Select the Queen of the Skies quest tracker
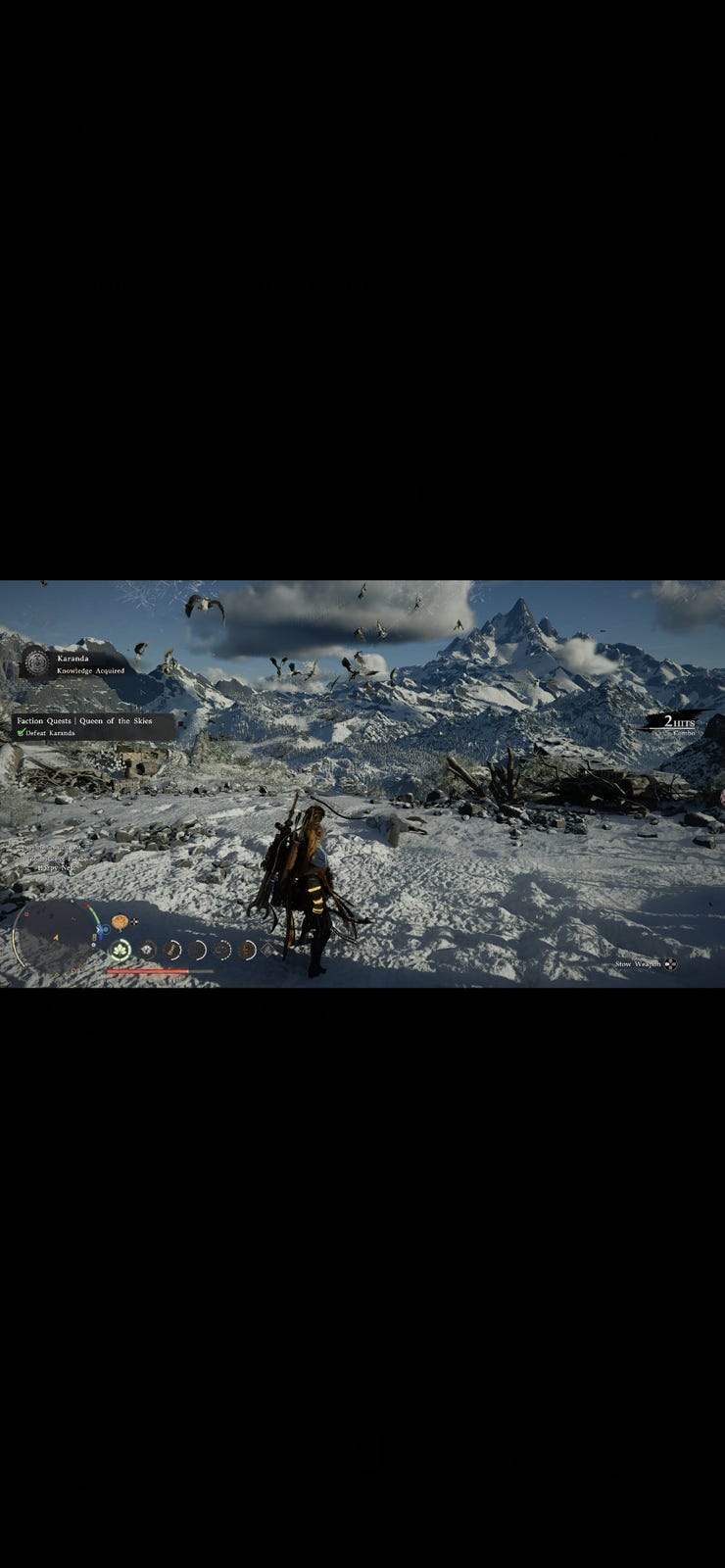The height and width of the screenshot is (1568, 725). (94, 726)
